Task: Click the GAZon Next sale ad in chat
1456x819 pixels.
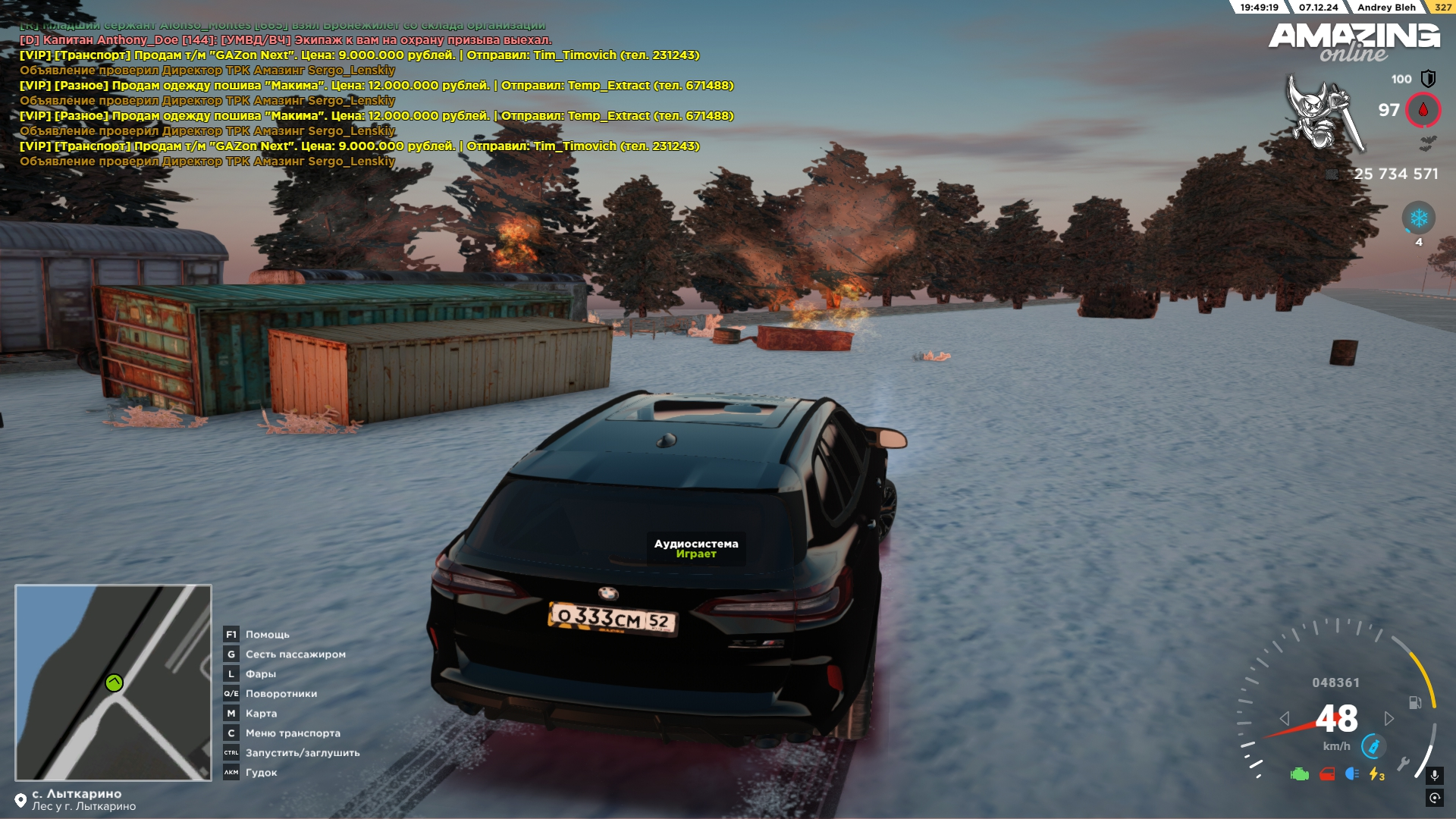Action: pyautogui.click(x=359, y=55)
